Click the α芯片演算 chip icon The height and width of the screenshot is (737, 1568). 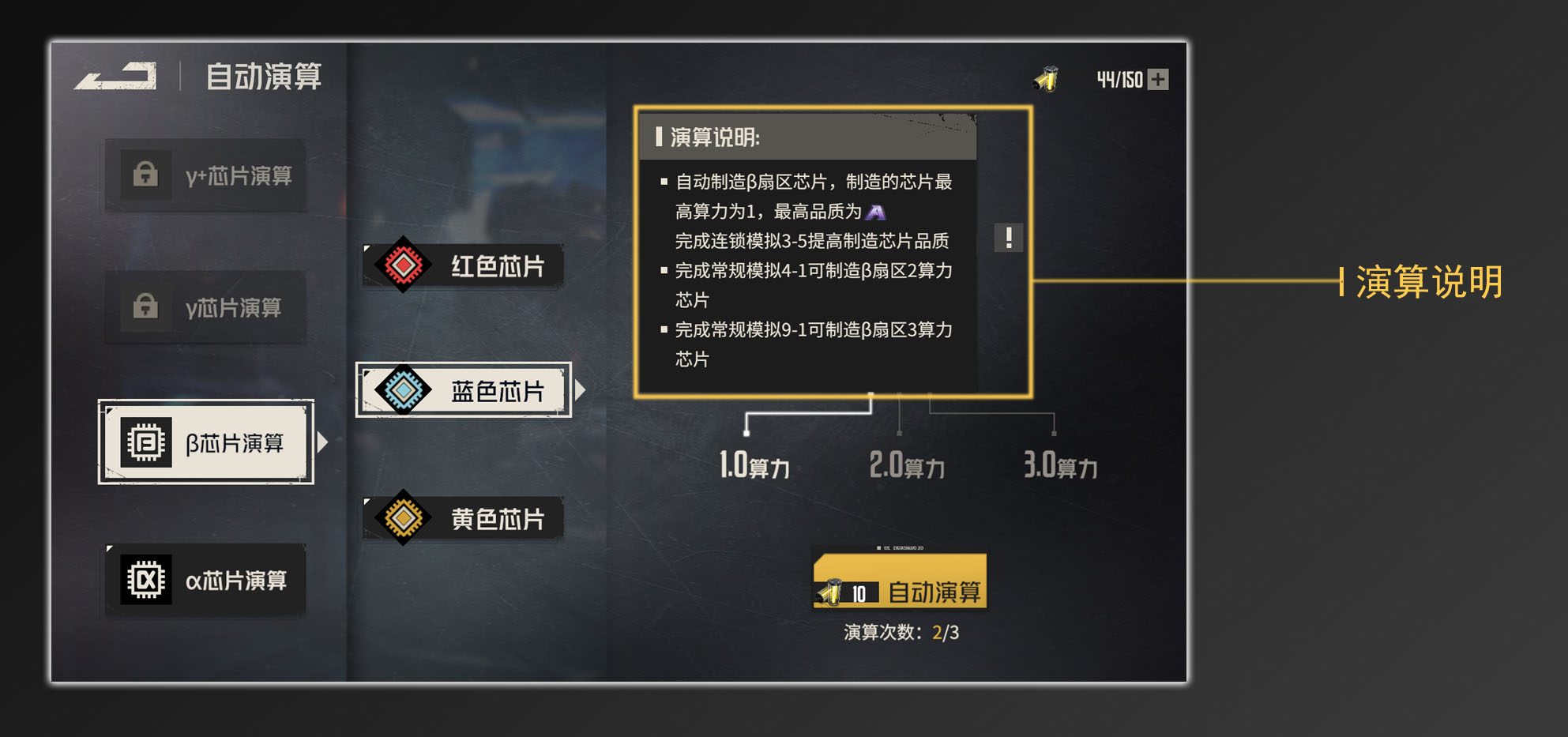[147, 580]
